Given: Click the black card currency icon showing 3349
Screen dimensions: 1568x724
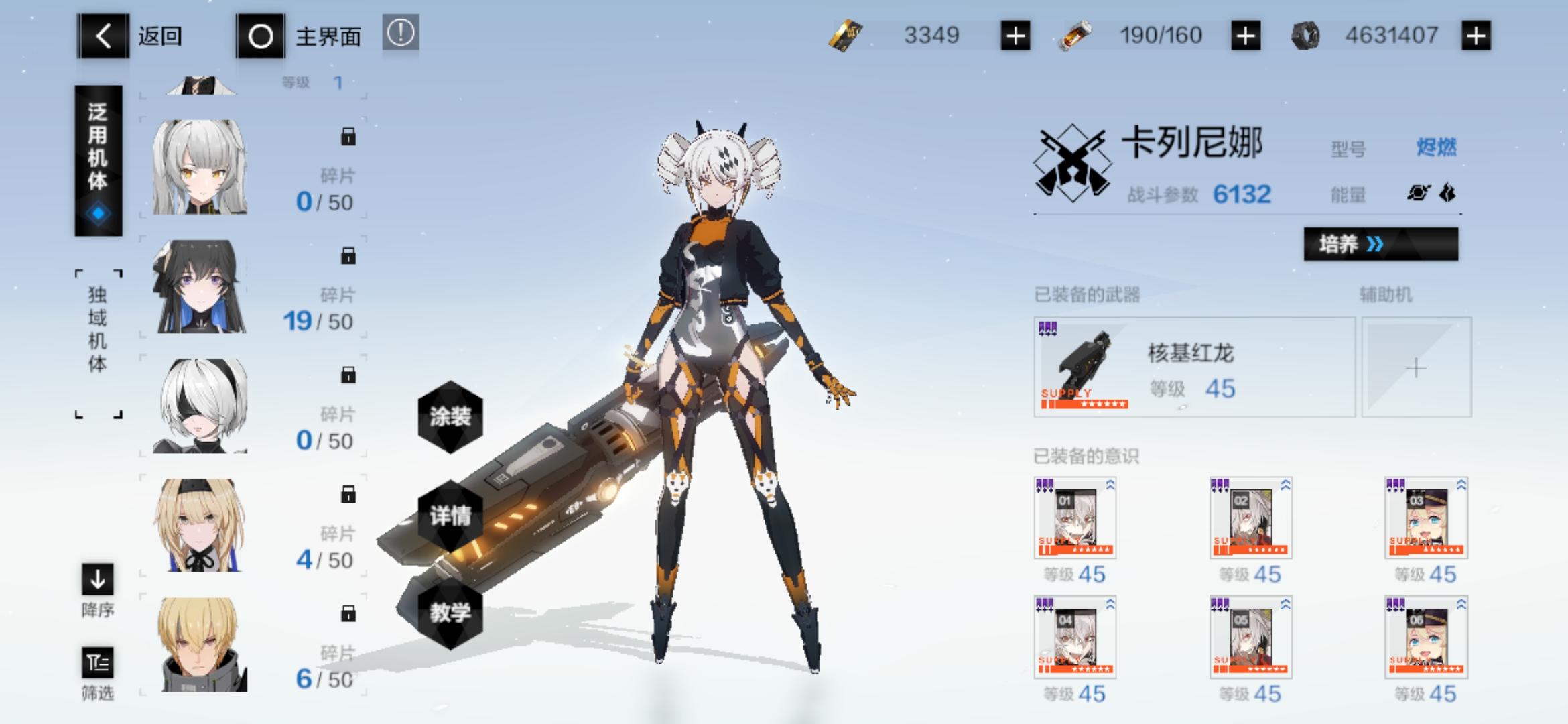Looking at the screenshot, I should (846, 34).
